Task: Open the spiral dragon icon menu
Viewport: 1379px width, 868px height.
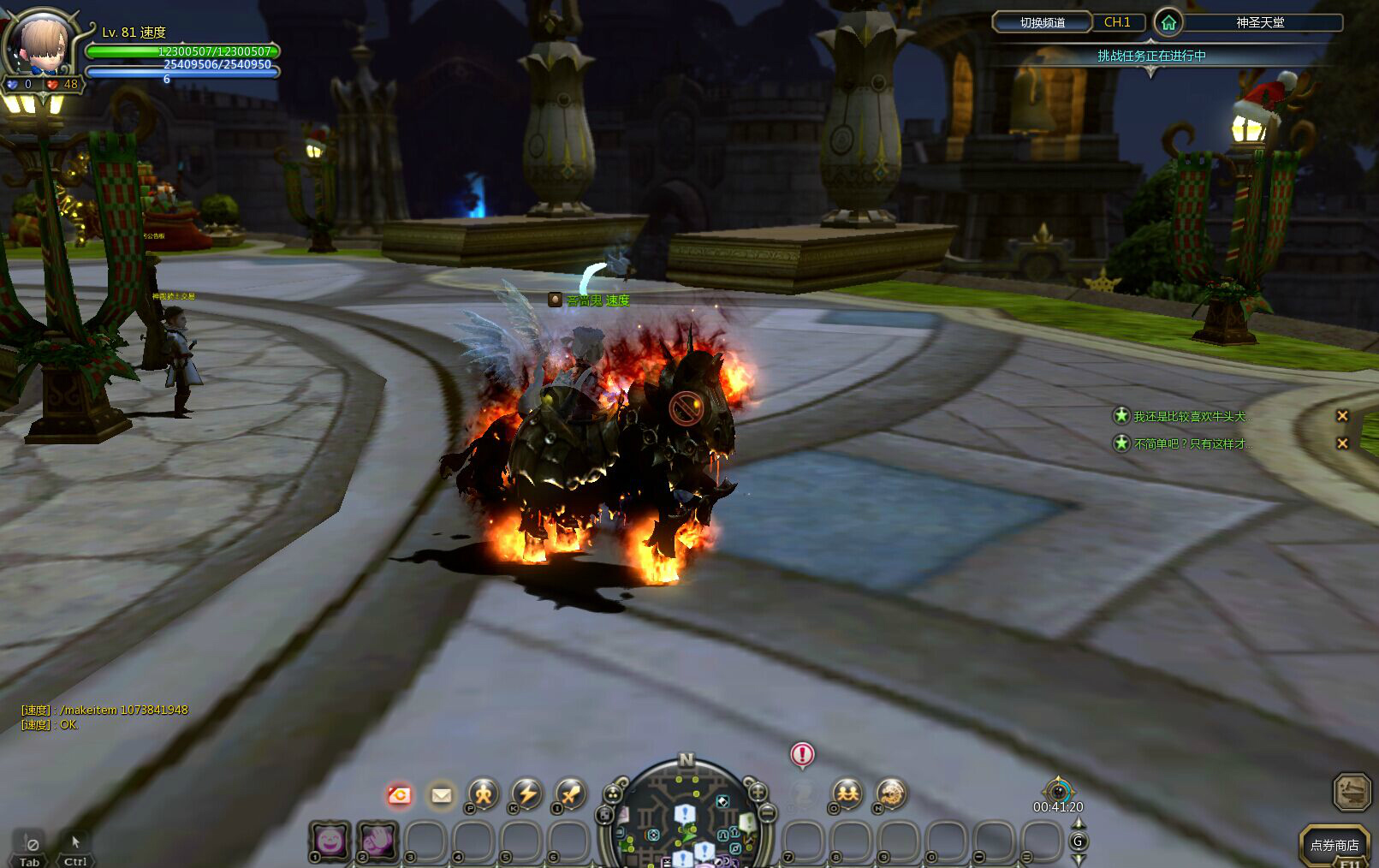Action: tap(890, 794)
